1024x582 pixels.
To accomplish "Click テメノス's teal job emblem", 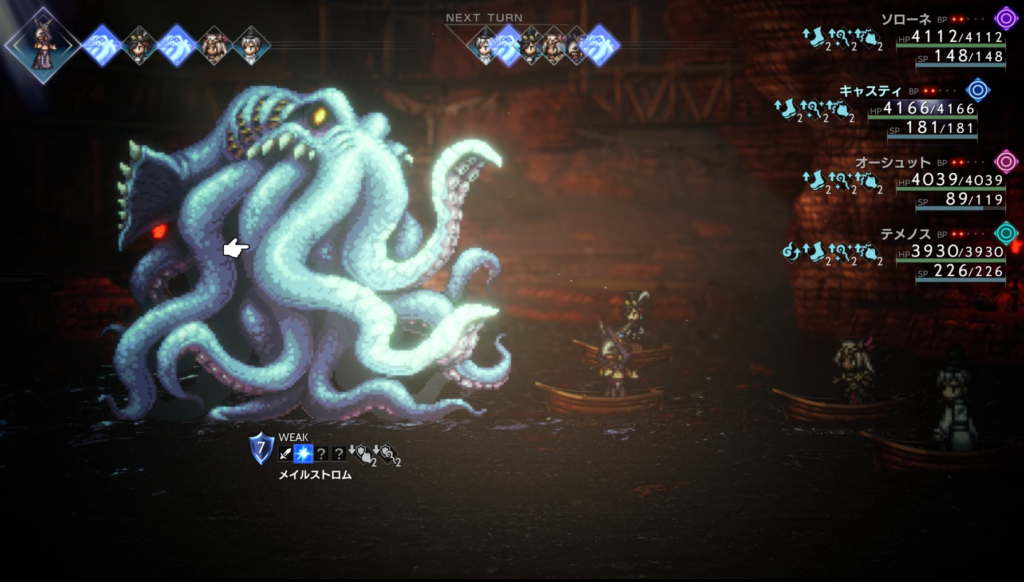I will (1005, 233).
